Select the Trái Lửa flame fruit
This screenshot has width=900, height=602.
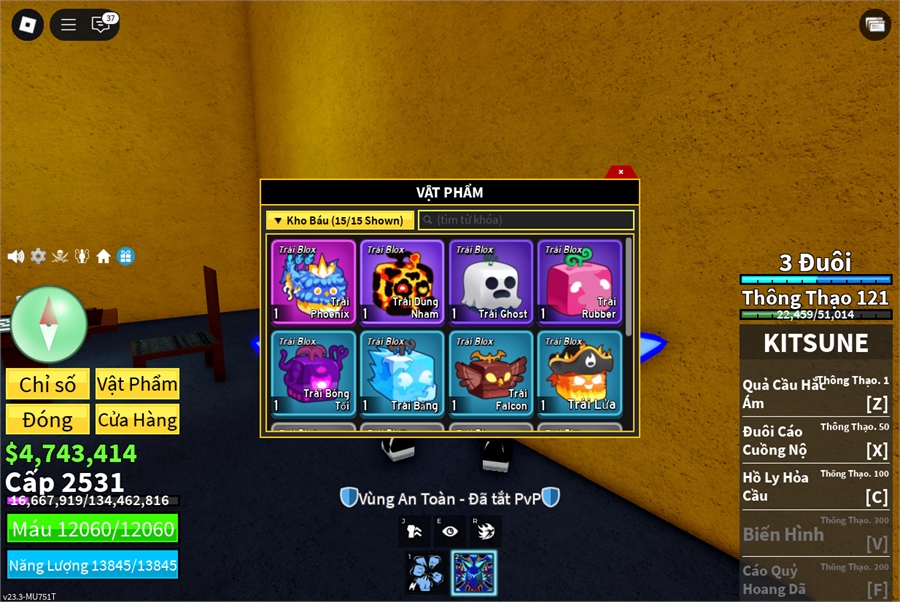[579, 373]
